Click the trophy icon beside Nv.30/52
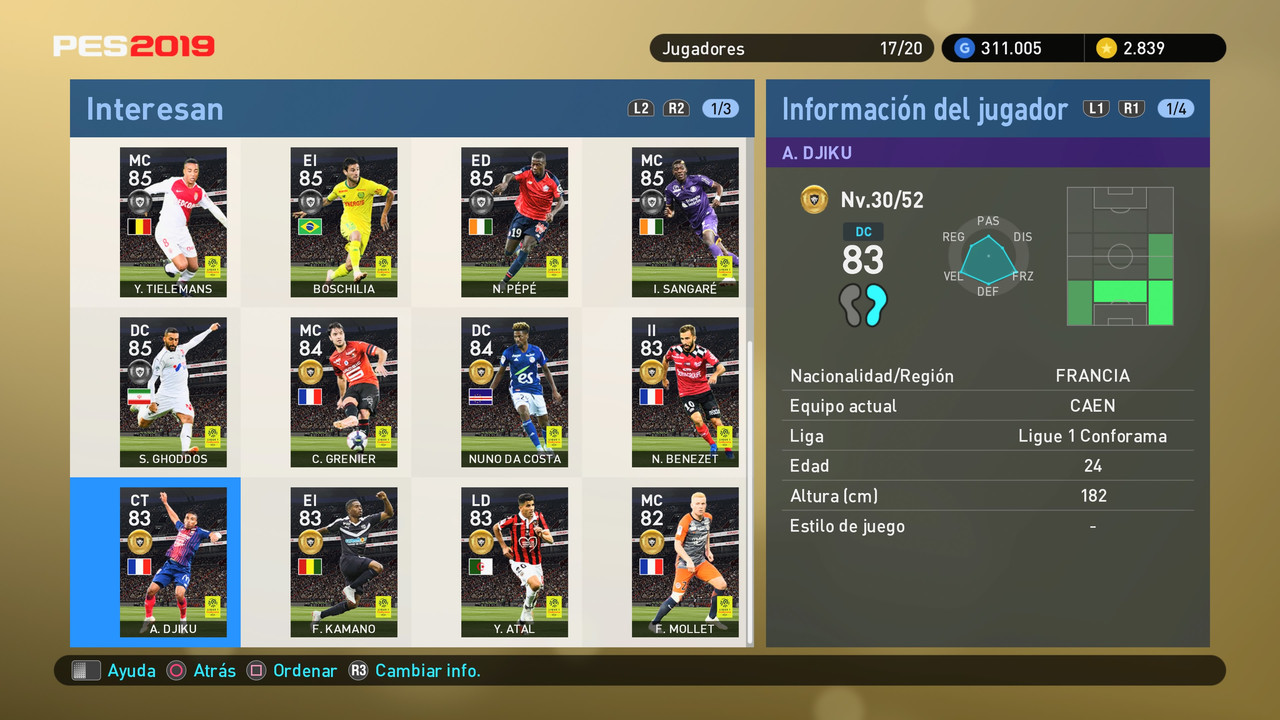1280x720 pixels. click(814, 199)
